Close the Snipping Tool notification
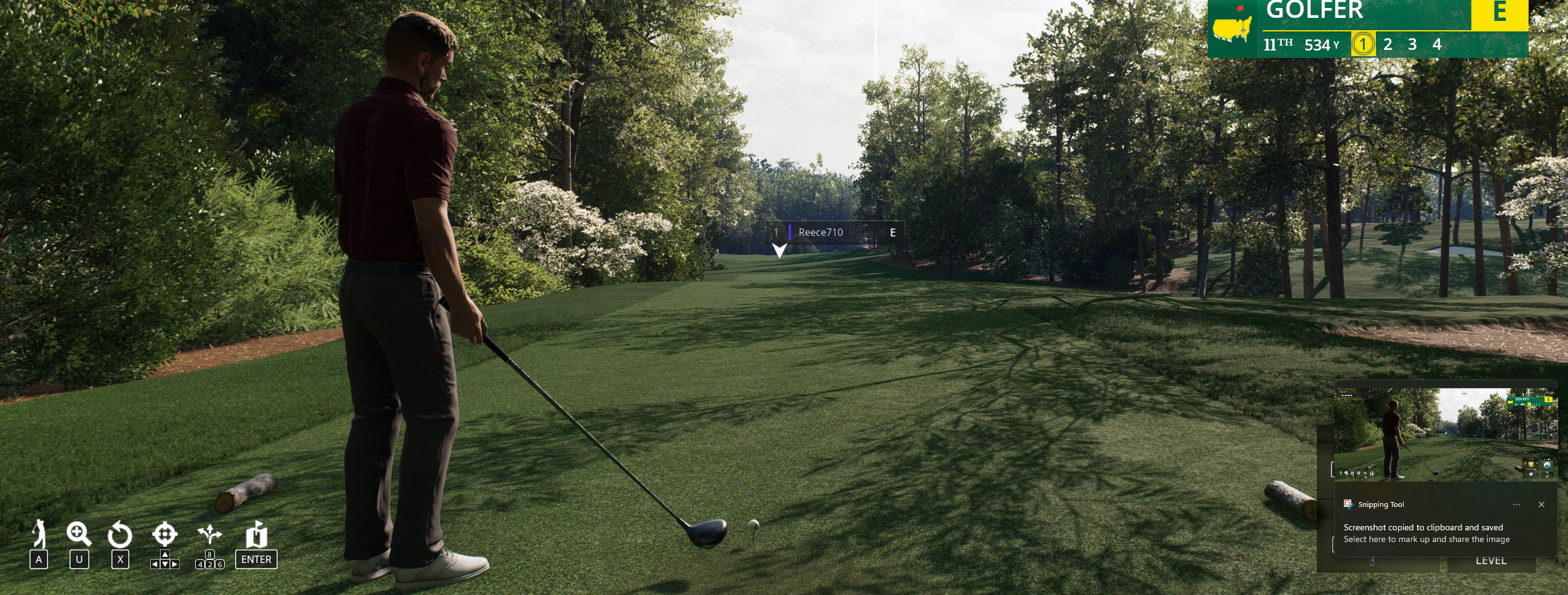Image resolution: width=1568 pixels, height=595 pixels. coord(1541,504)
